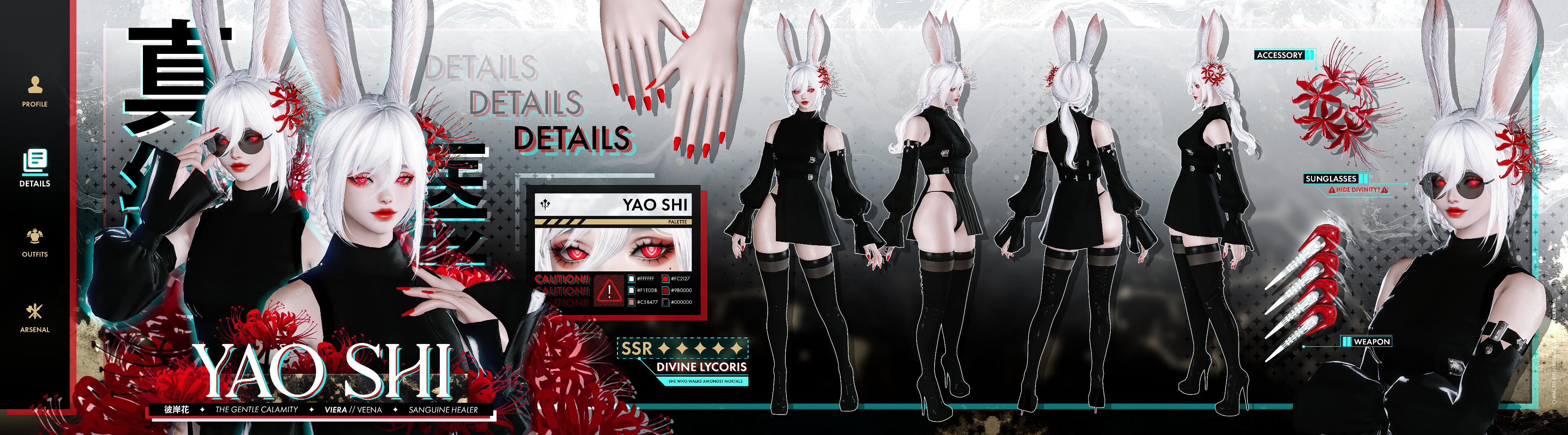Choose the #F1E0DB palette swatch
Screen dimensions: 1568x435
coord(632,290)
